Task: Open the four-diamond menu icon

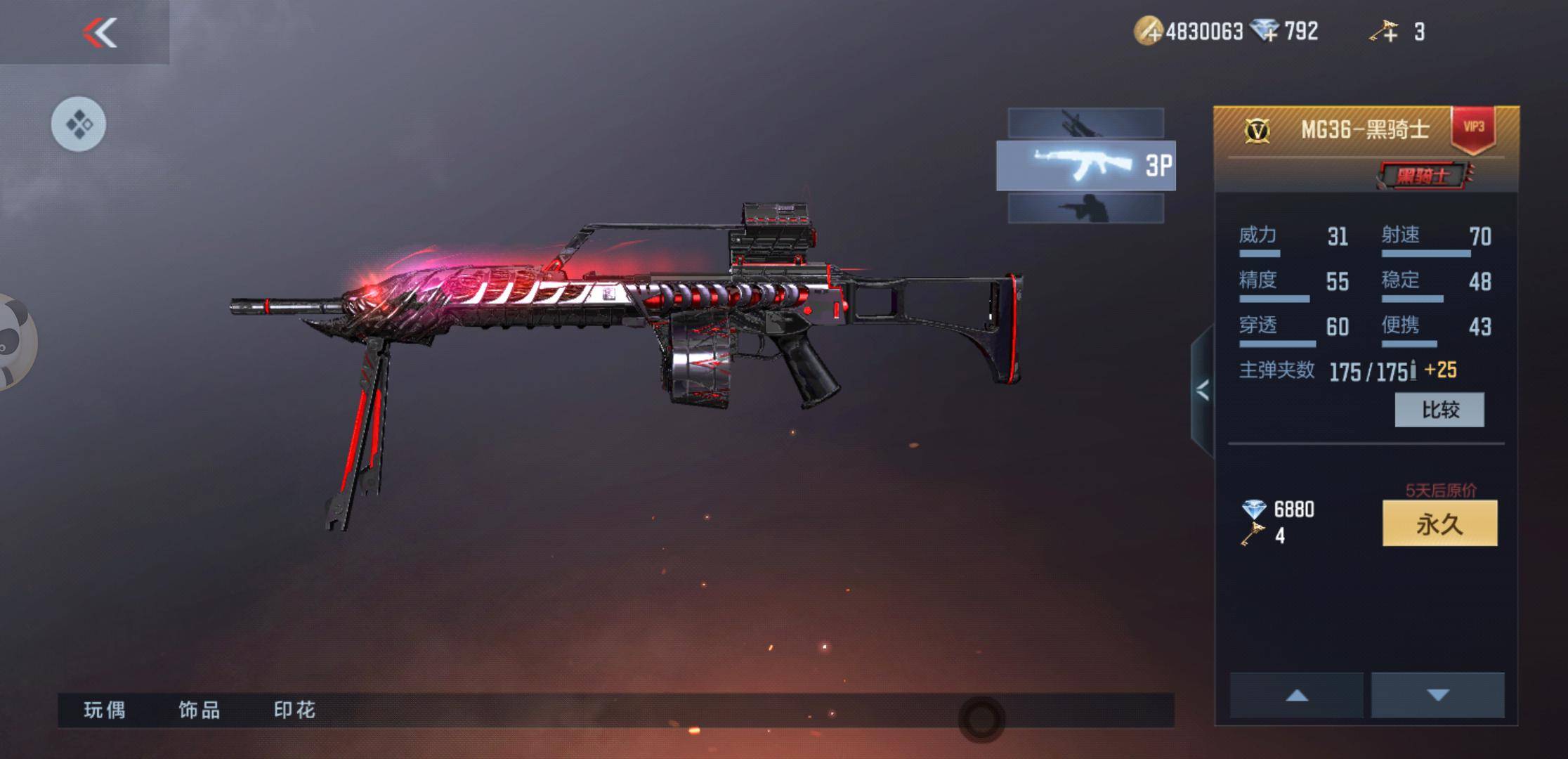Action: [79, 124]
